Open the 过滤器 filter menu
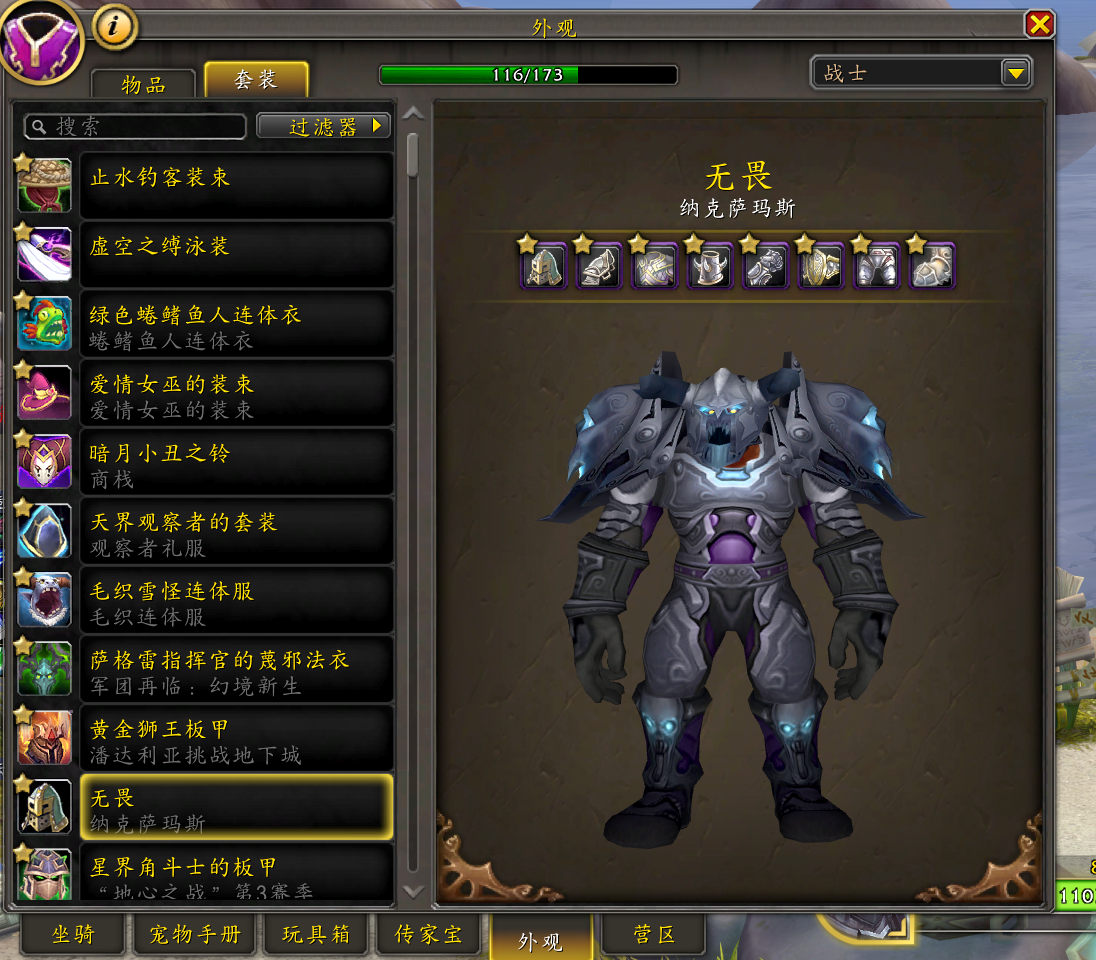The width and height of the screenshot is (1096, 960). (324, 126)
